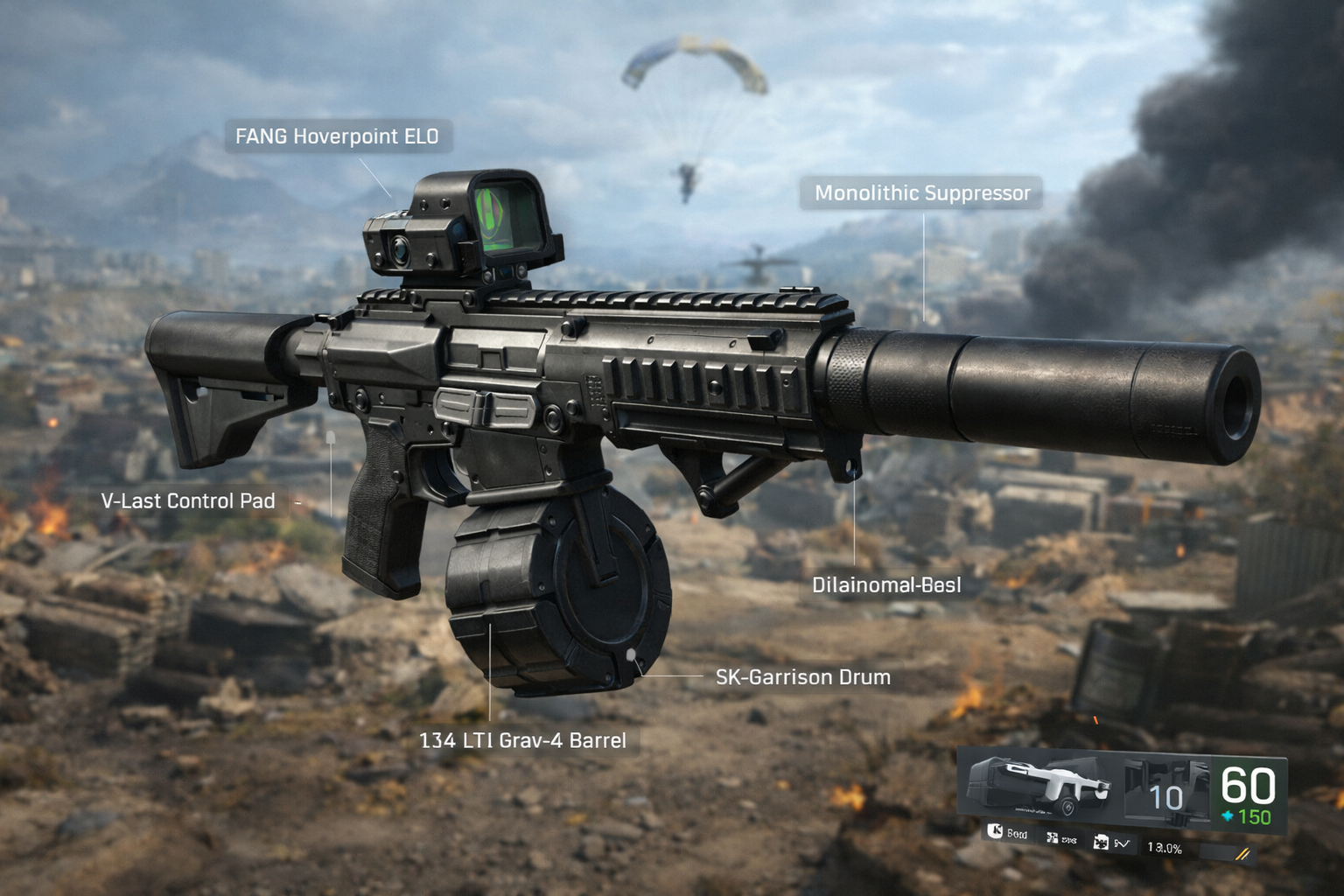
Task: Open the FANG Hoverpoint ELO label
Action: (339, 136)
